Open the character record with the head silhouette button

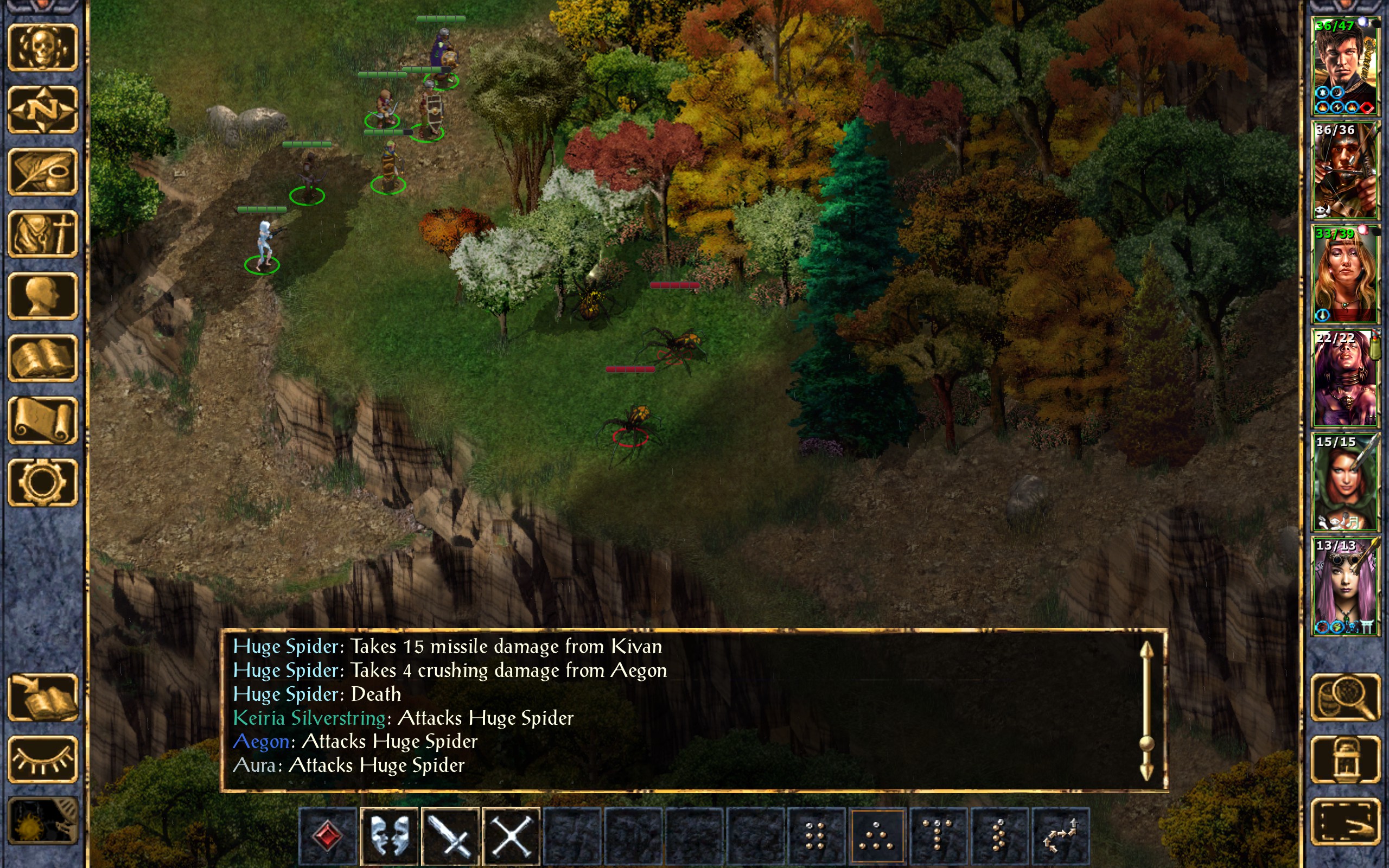(42, 296)
